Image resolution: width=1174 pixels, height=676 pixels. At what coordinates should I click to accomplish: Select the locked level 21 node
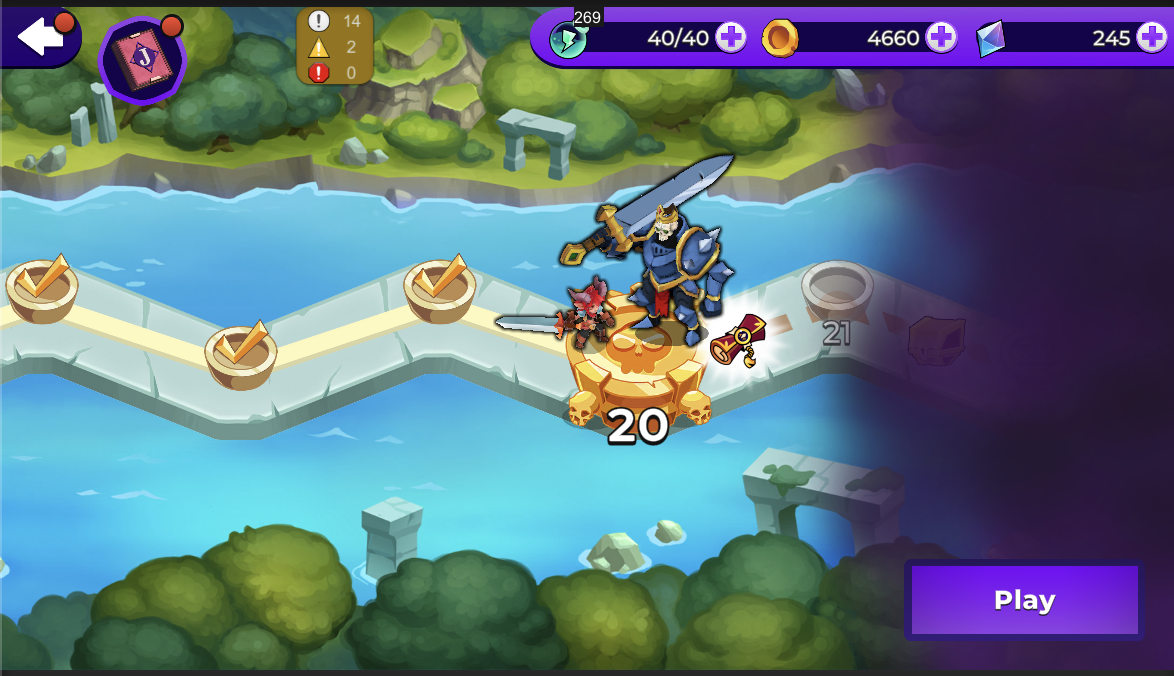[837, 292]
